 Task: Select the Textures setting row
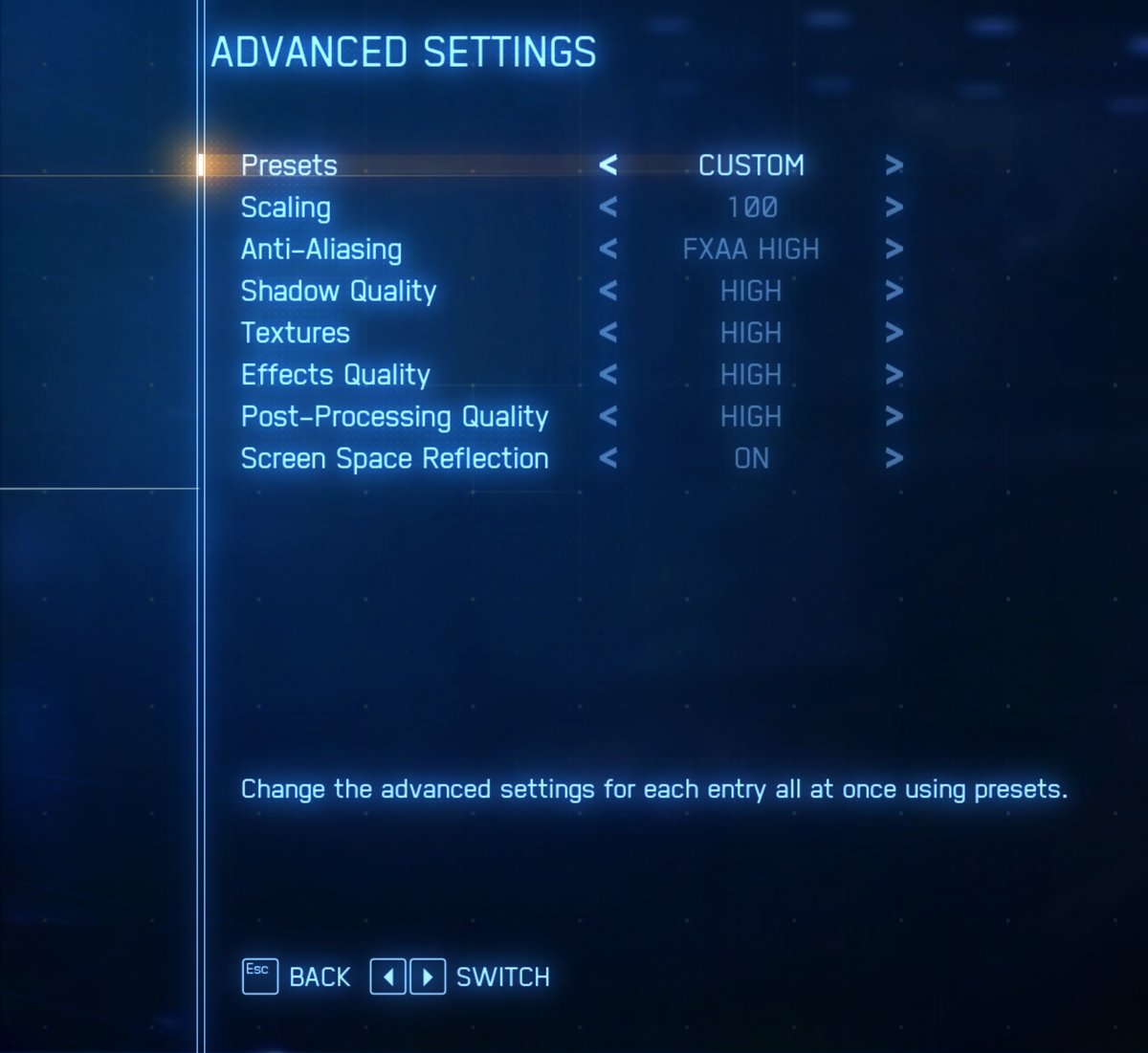pos(296,333)
